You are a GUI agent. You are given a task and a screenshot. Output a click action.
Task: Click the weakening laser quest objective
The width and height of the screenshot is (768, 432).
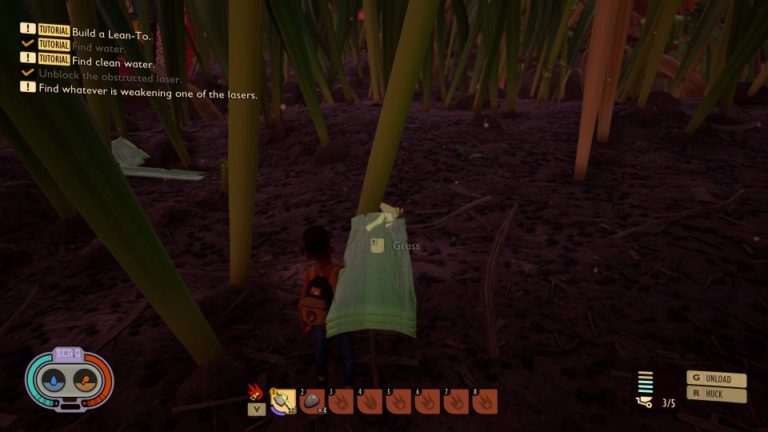tap(147, 95)
